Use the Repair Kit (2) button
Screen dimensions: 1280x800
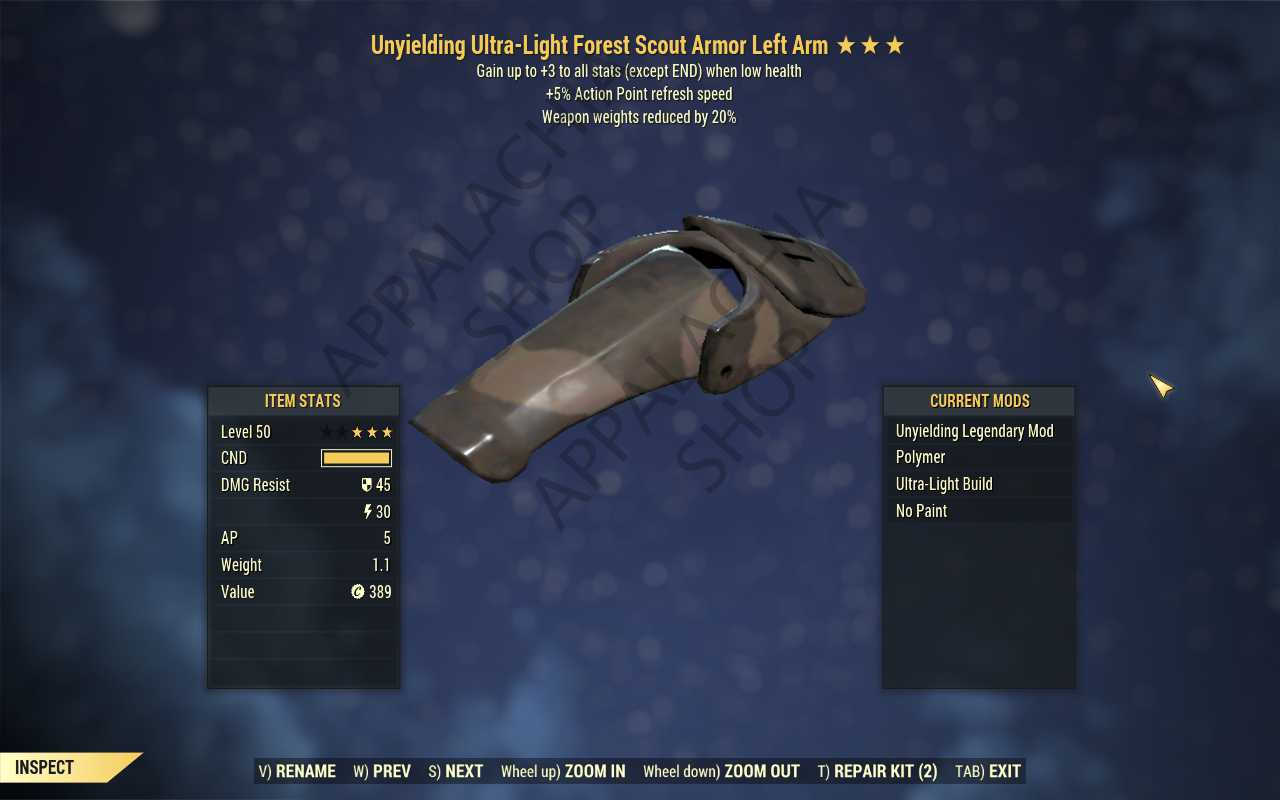877,771
